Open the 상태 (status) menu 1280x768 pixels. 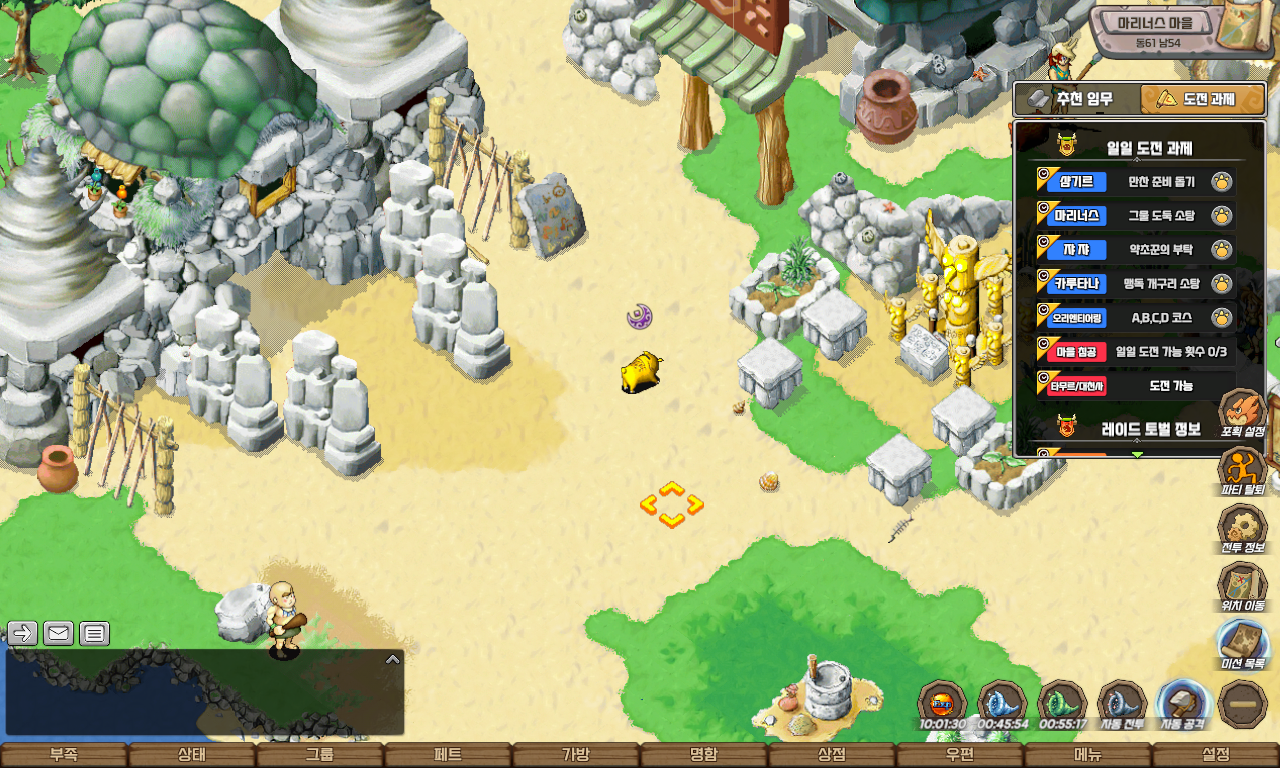click(x=192, y=755)
